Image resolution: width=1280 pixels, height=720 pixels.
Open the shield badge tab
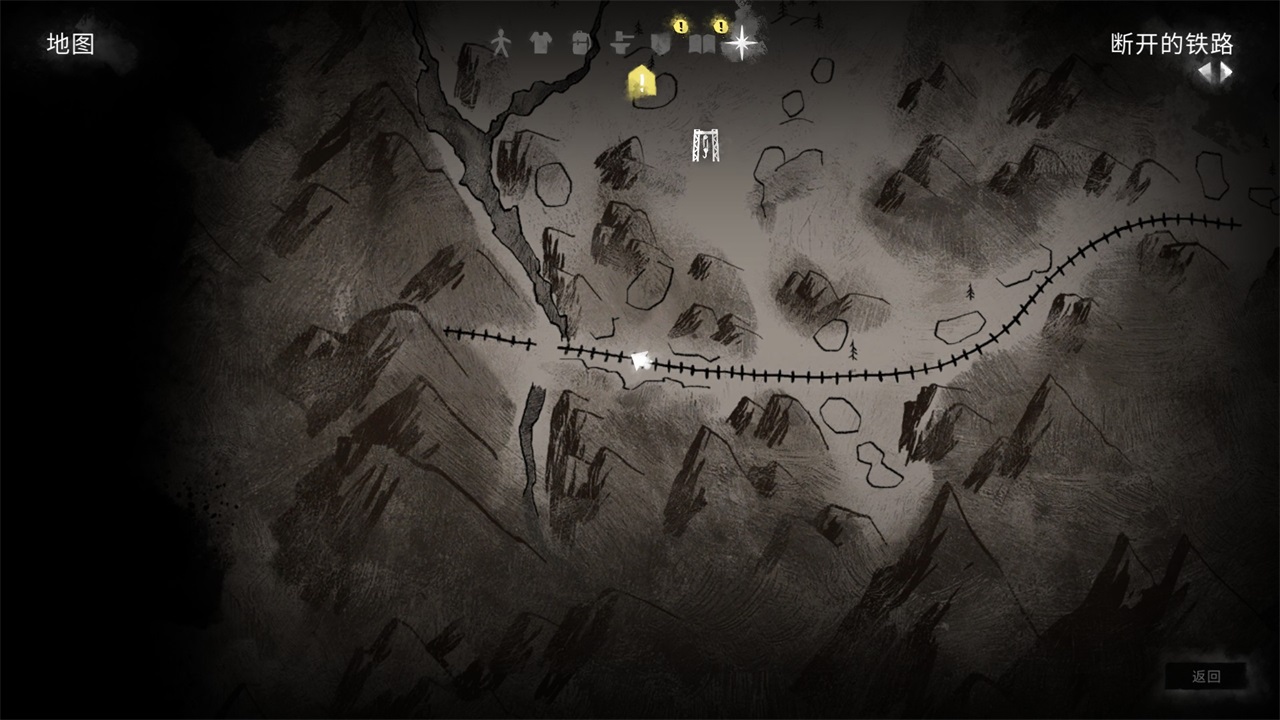pos(659,44)
